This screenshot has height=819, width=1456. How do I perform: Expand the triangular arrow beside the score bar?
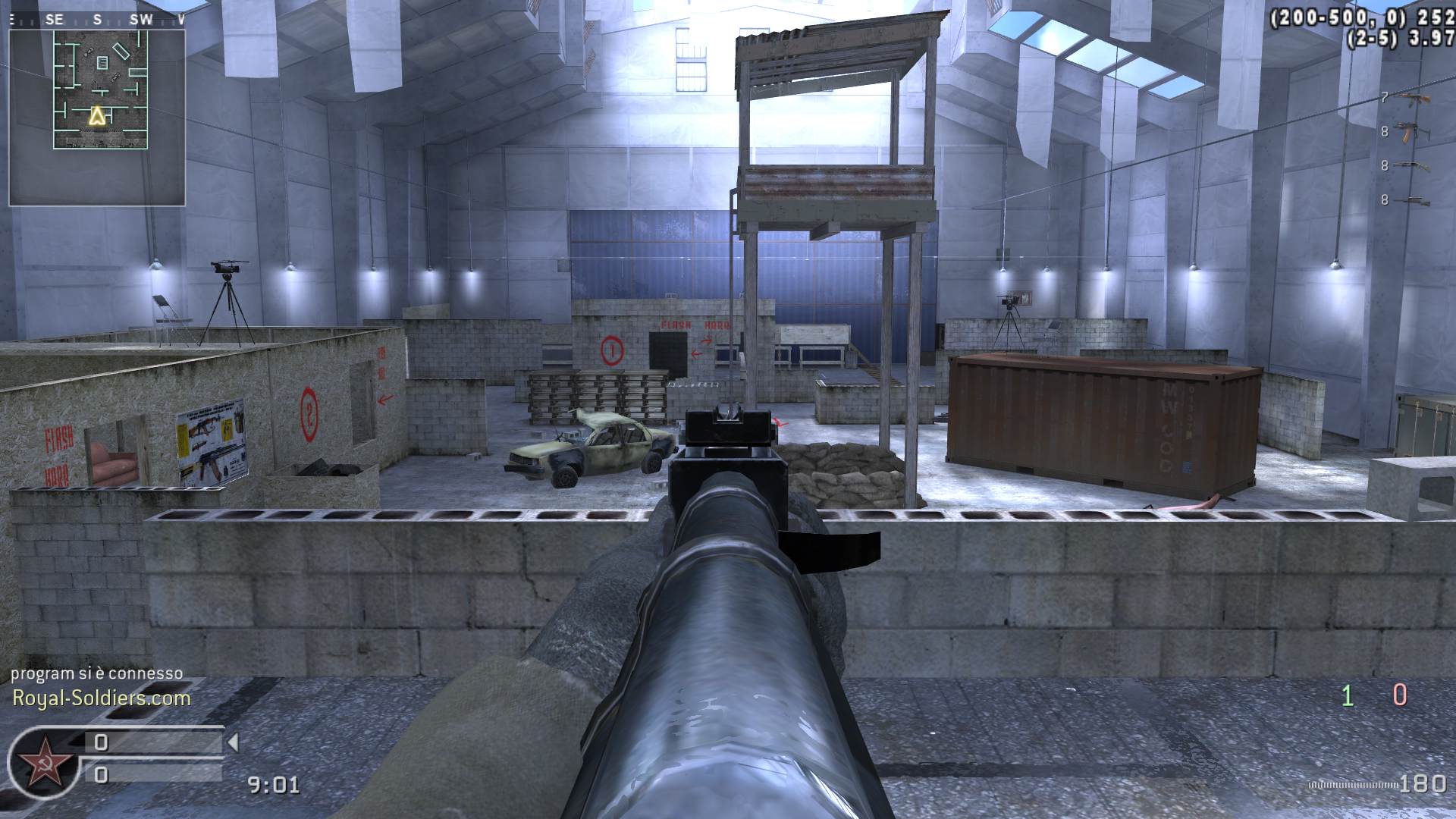coord(233,742)
